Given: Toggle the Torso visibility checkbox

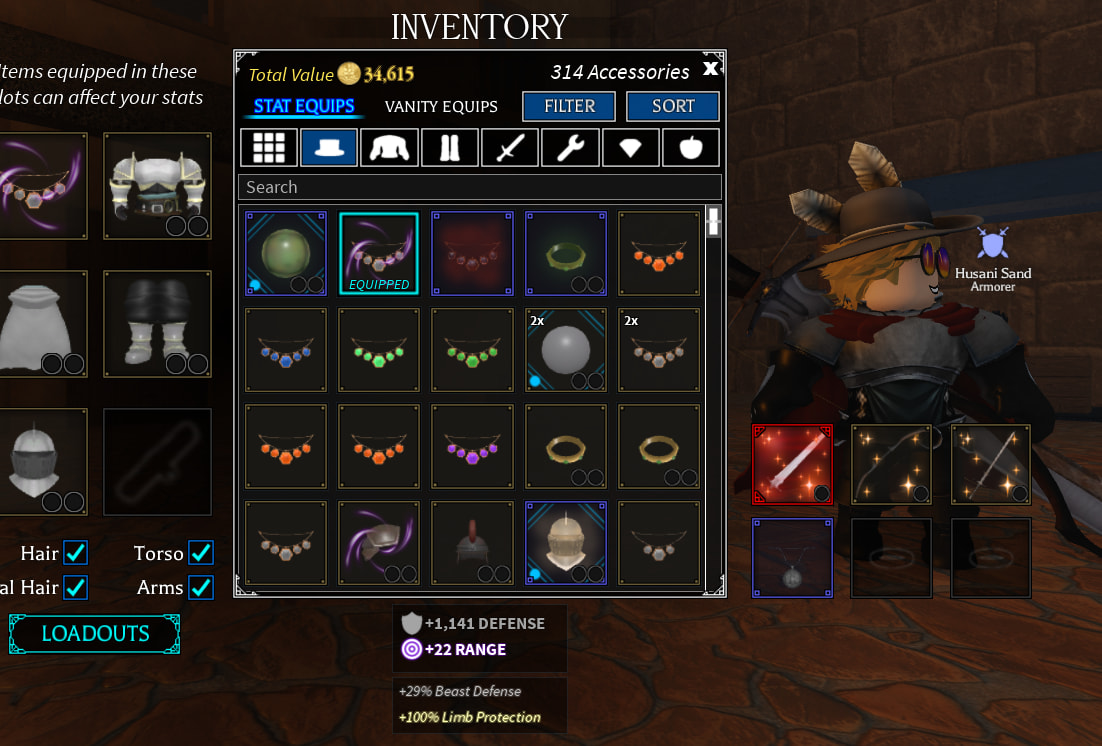Looking at the screenshot, I should coord(201,553).
